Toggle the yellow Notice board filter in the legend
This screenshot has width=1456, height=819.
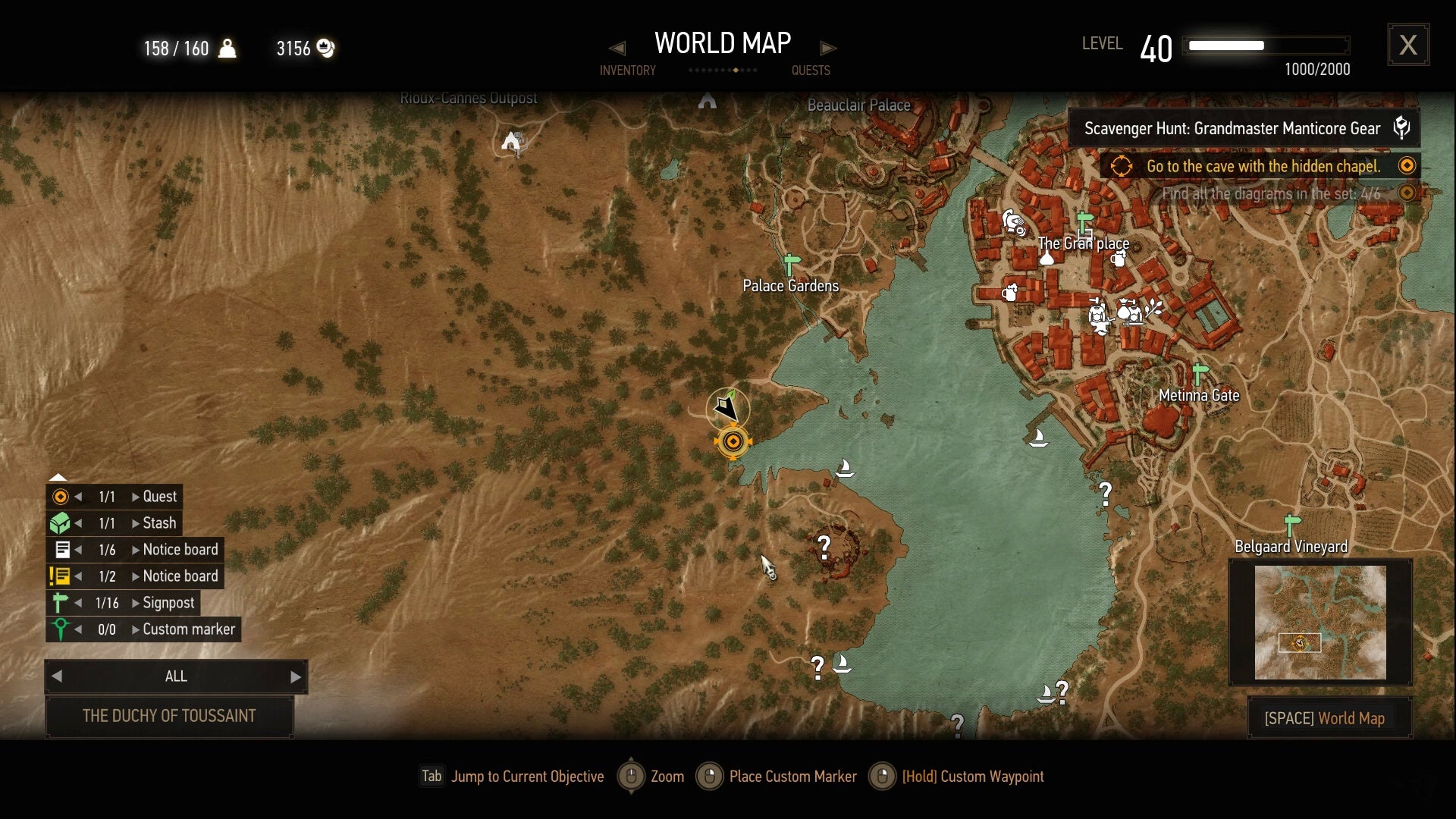(61, 576)
